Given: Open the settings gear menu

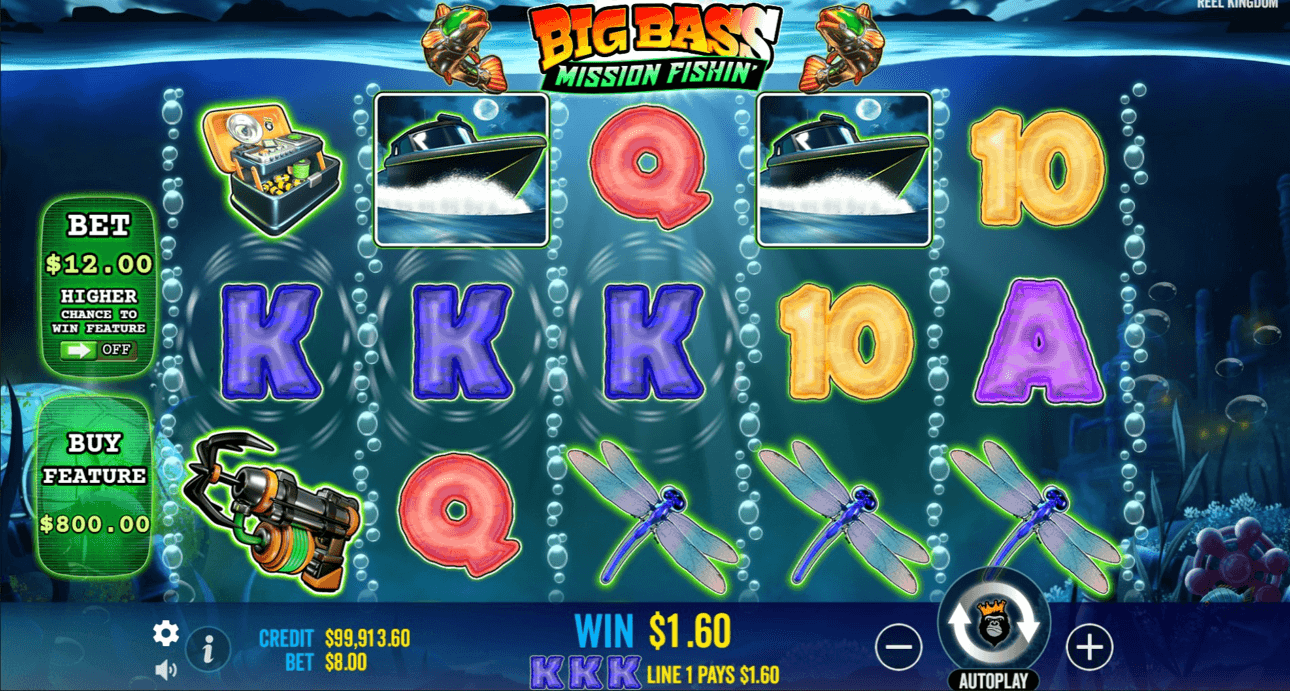Looking at the screenshot, I should click(x=165, y=633).
